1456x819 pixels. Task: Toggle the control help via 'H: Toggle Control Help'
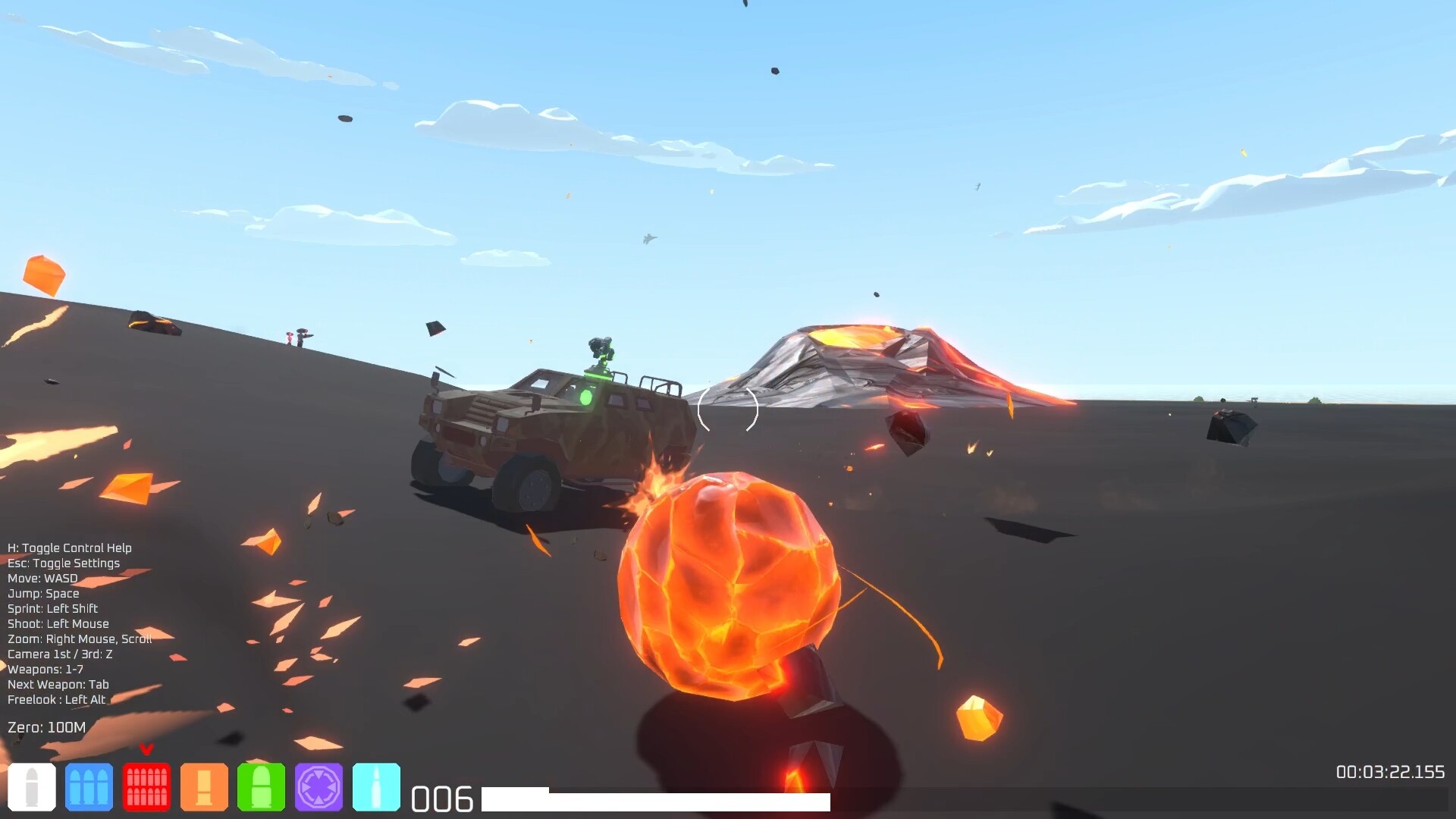pyautogui.click(x=68, y=548)
